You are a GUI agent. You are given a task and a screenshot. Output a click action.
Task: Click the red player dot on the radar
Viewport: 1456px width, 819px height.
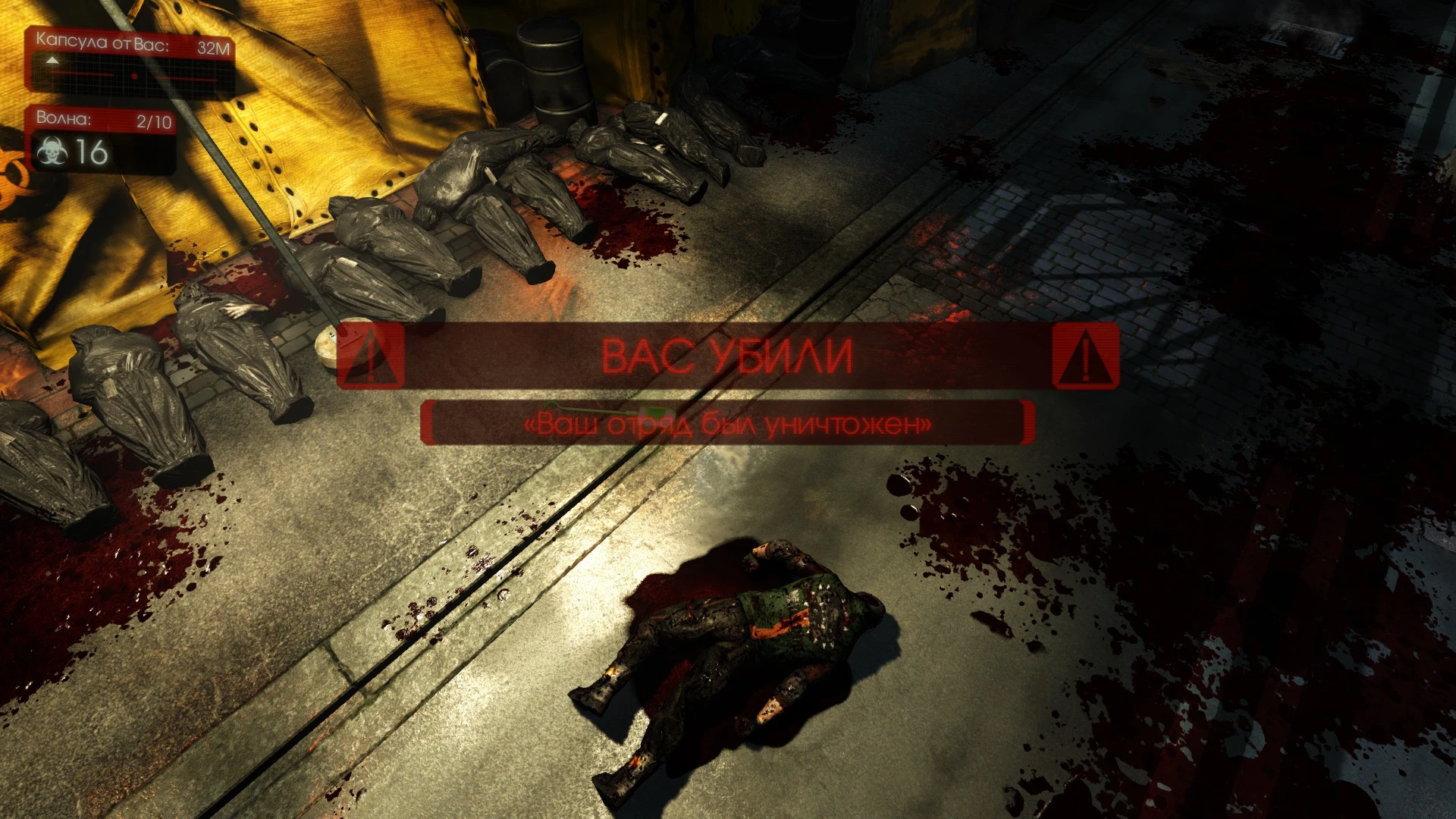(135, 76)
